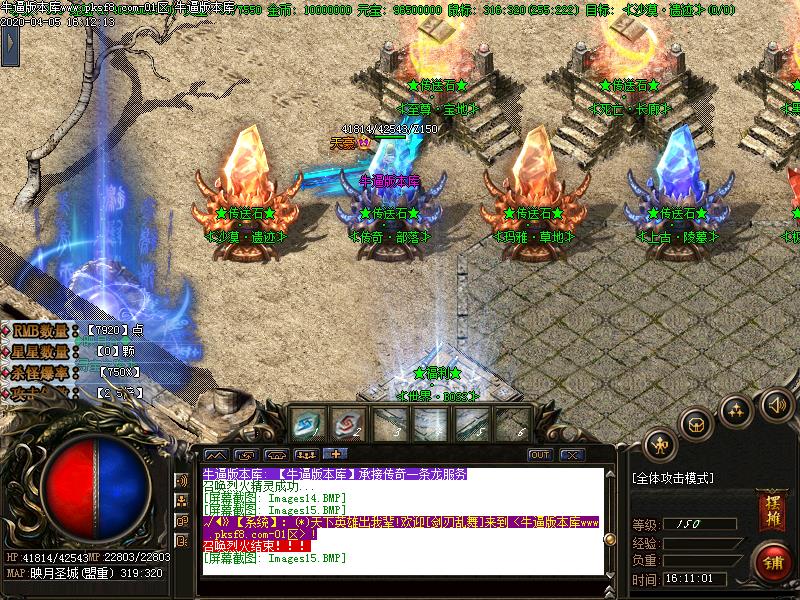The image size is (800, 600).
Task: Open the bag chest icon
Action: 697,424
